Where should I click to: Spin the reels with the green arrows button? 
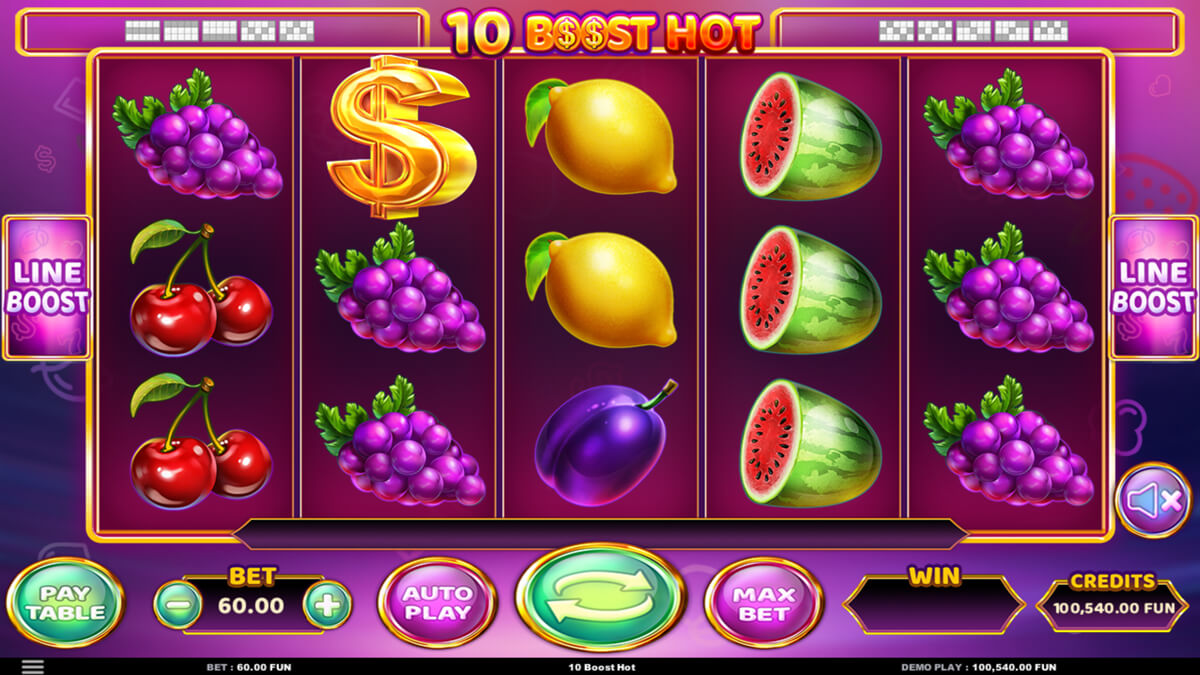coord(599,597)
